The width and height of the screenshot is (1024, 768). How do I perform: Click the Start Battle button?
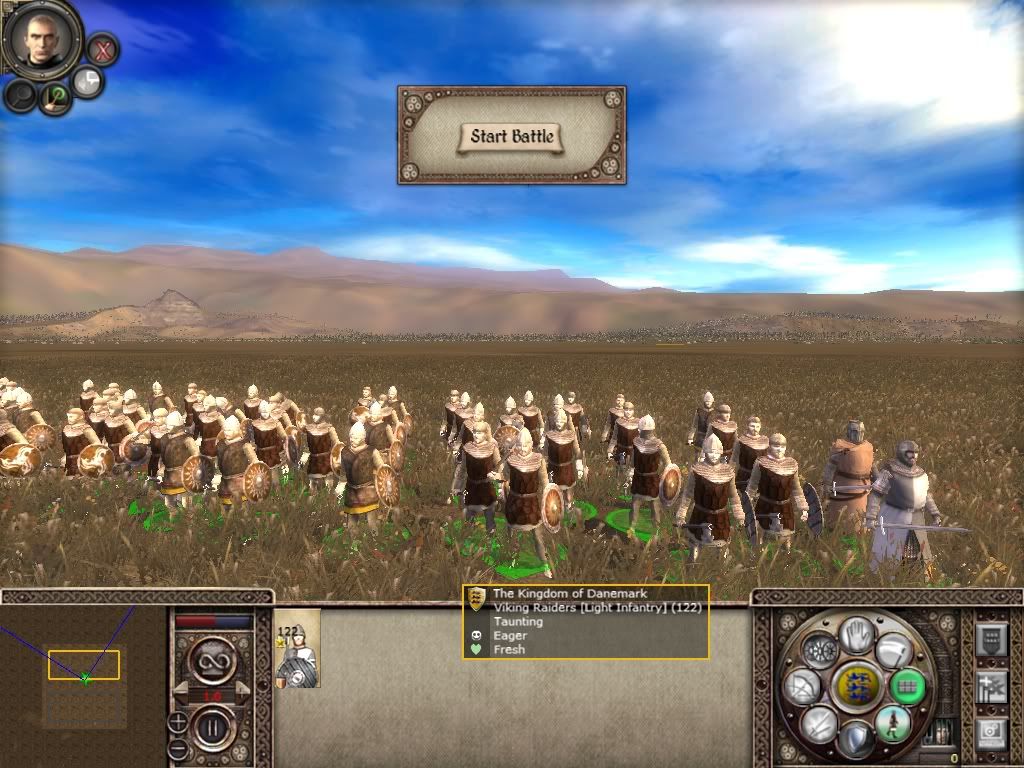pyautogui.click(x=512, y=136)
